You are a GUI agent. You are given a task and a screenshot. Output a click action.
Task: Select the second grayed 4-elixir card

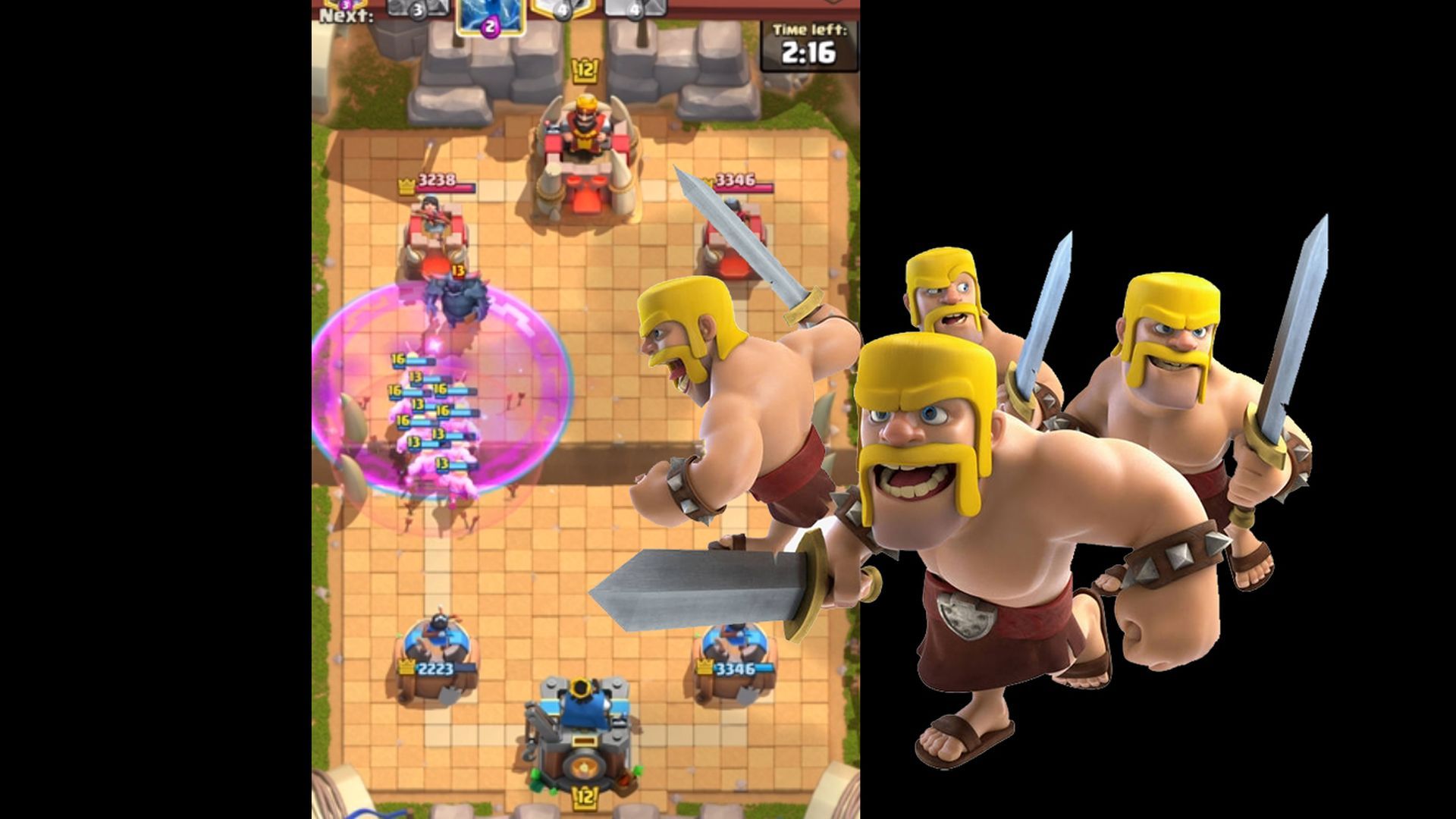637,9
